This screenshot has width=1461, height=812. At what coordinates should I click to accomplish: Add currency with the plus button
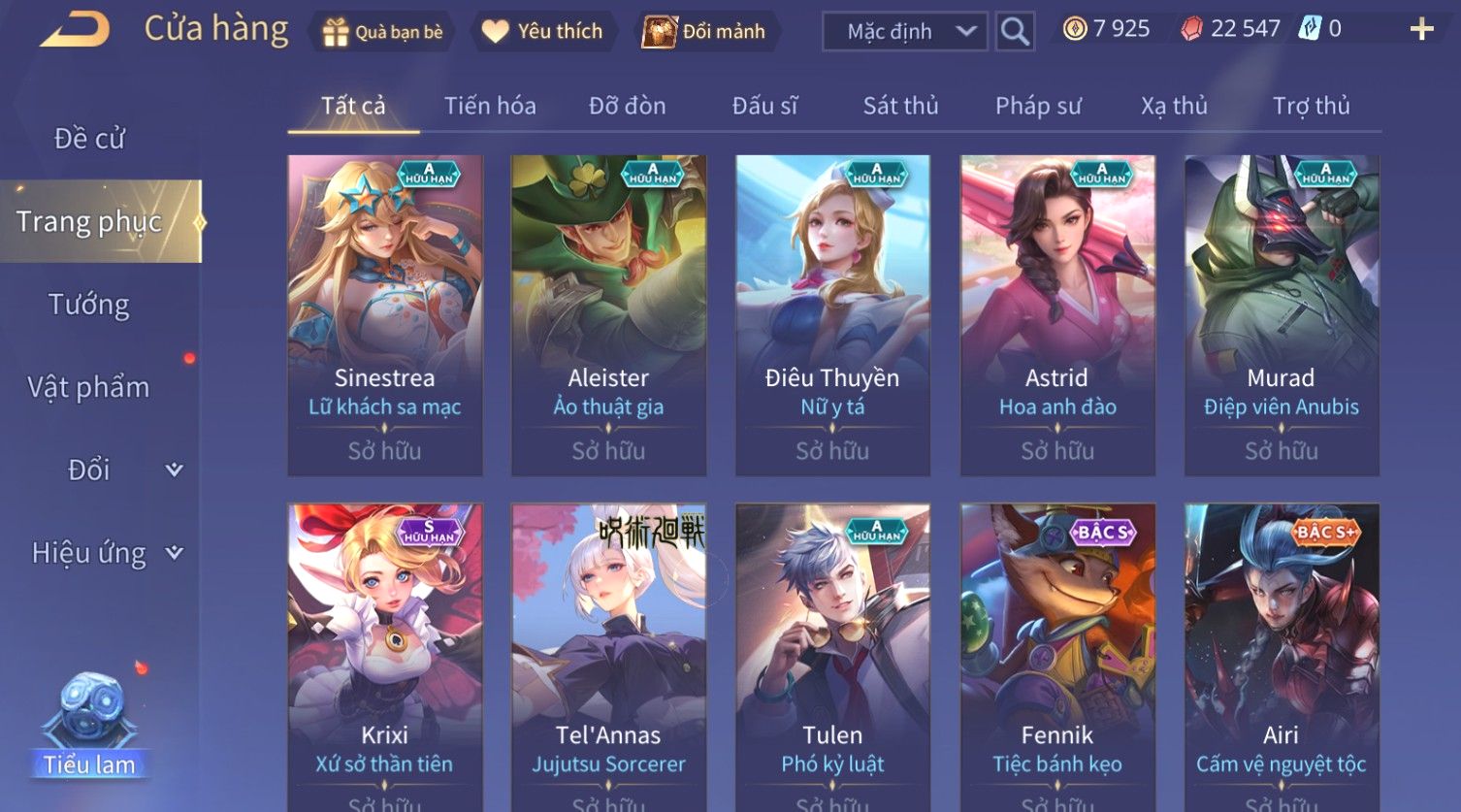(1421, 30)
